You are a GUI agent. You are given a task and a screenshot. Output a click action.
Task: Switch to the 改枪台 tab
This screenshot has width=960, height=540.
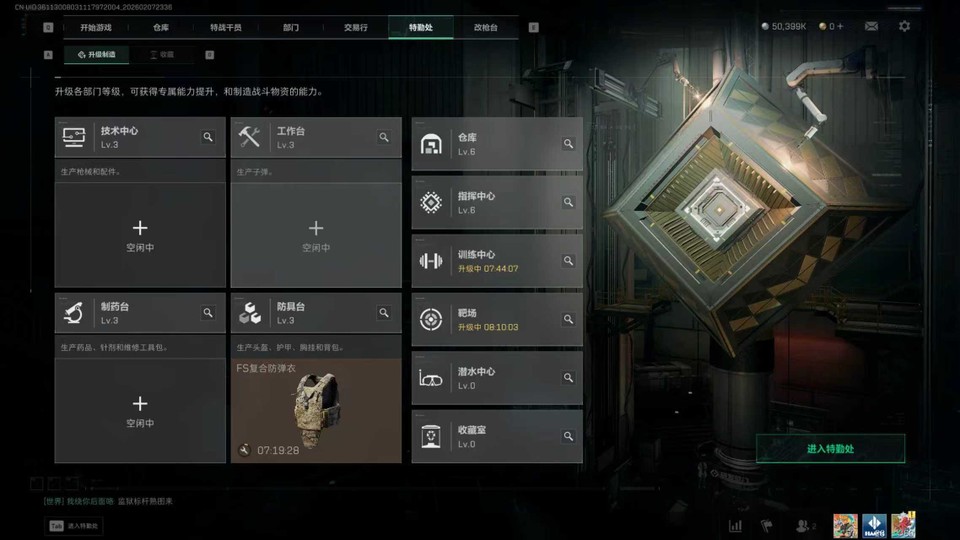click(x=485, y=28)
